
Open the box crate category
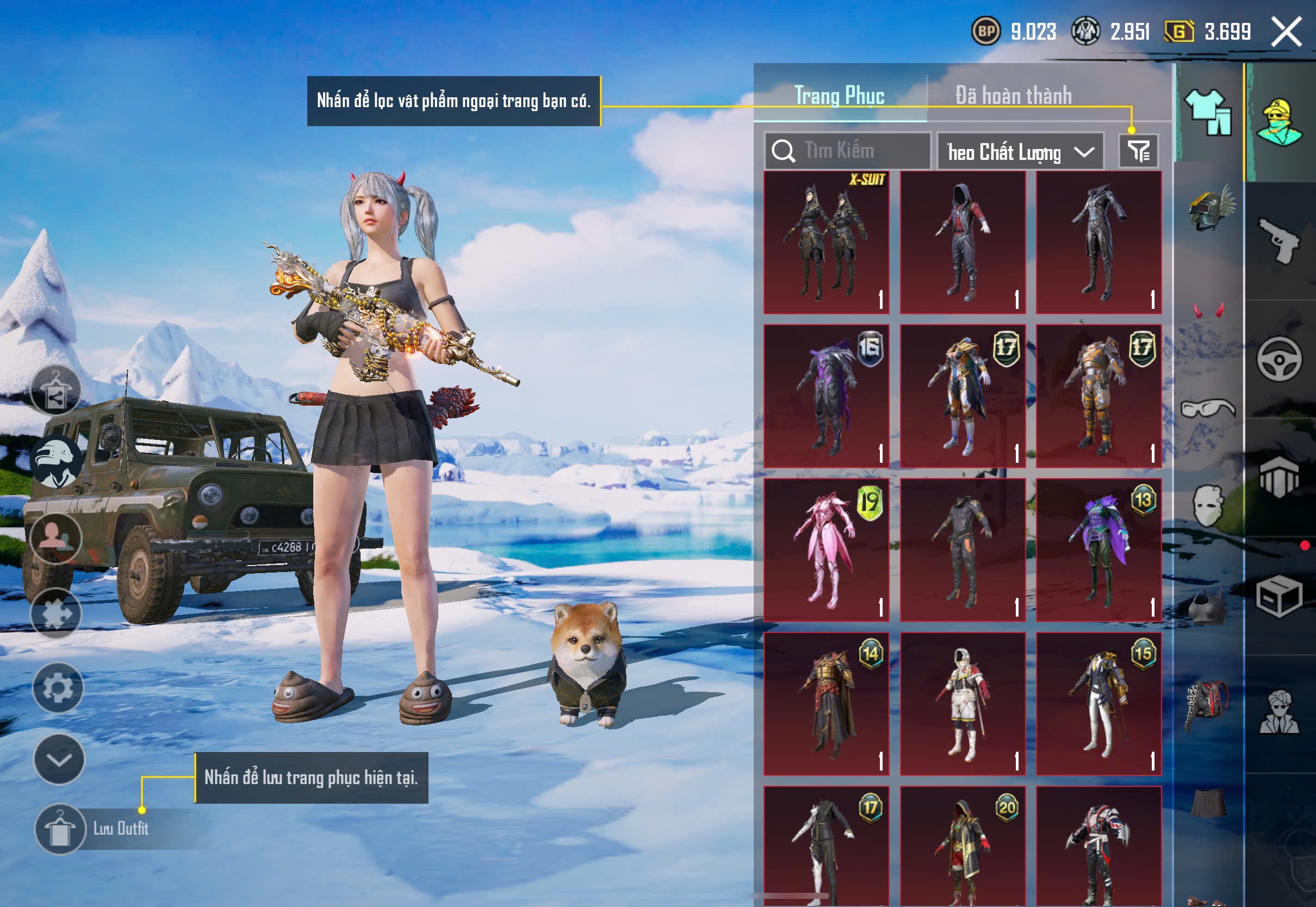1279,596
